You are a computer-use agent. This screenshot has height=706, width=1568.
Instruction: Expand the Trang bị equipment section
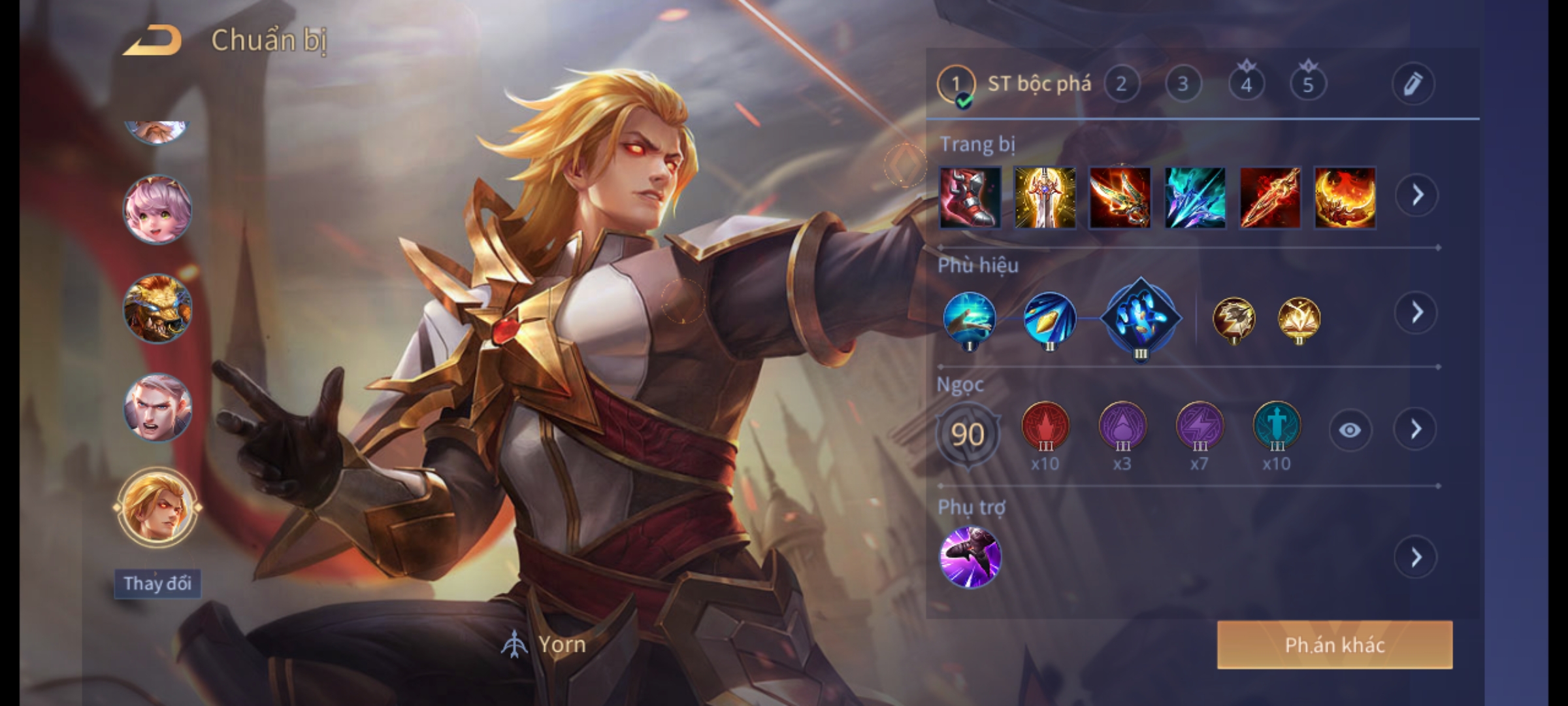(1416, 195)
